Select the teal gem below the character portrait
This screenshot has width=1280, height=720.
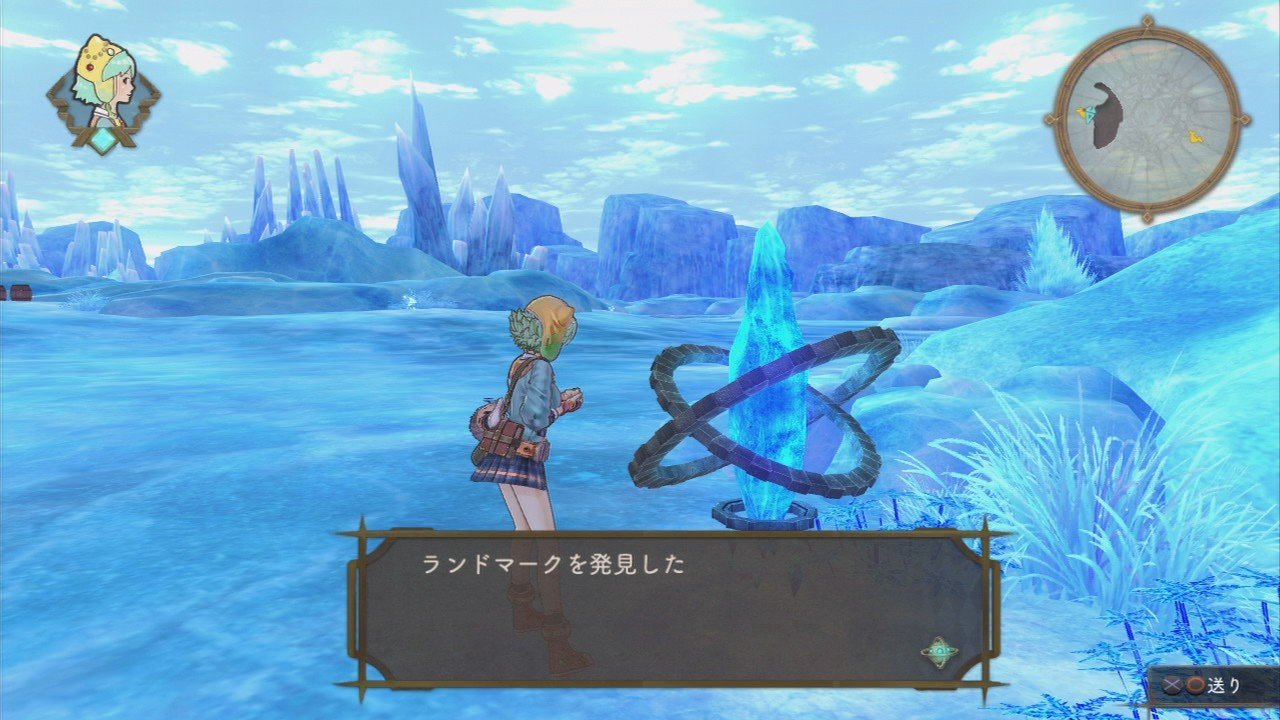click(x=104, y=138)
